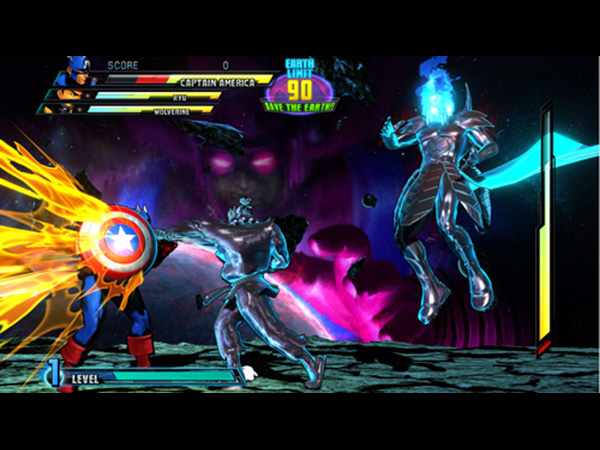Choose the Ryu assist portrait
Image resolution: width=600 pixels, height=450 pixels.
pos(68,96)
